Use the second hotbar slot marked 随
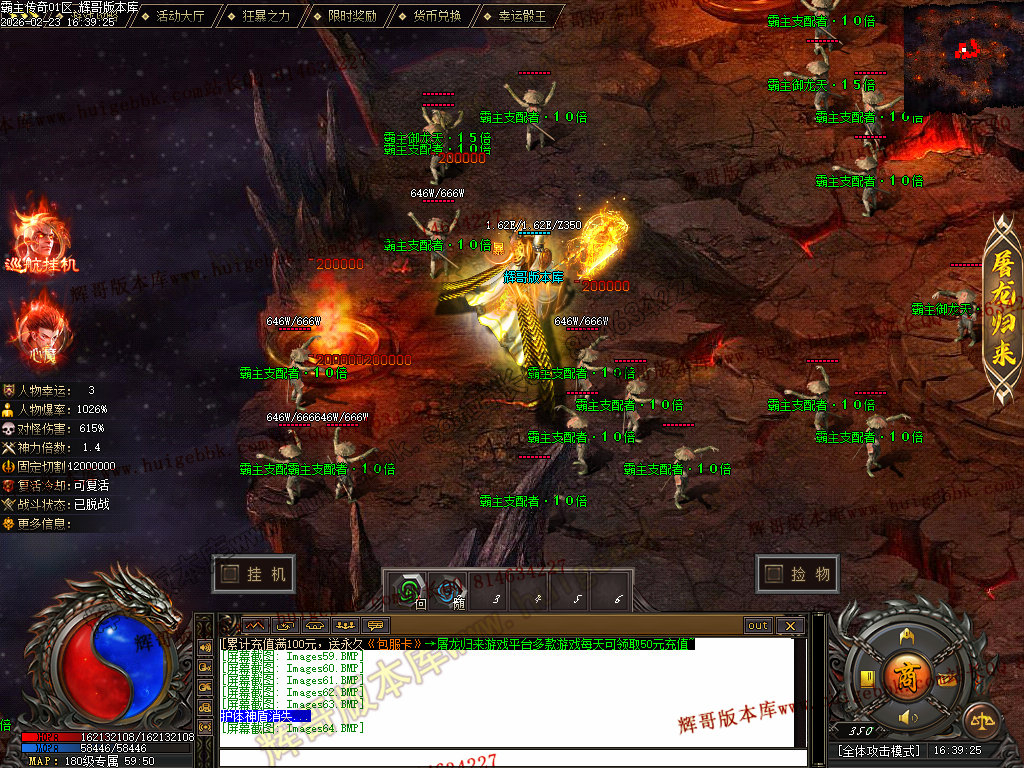This screenshot has width=1024, height=768. coord(451,591)
